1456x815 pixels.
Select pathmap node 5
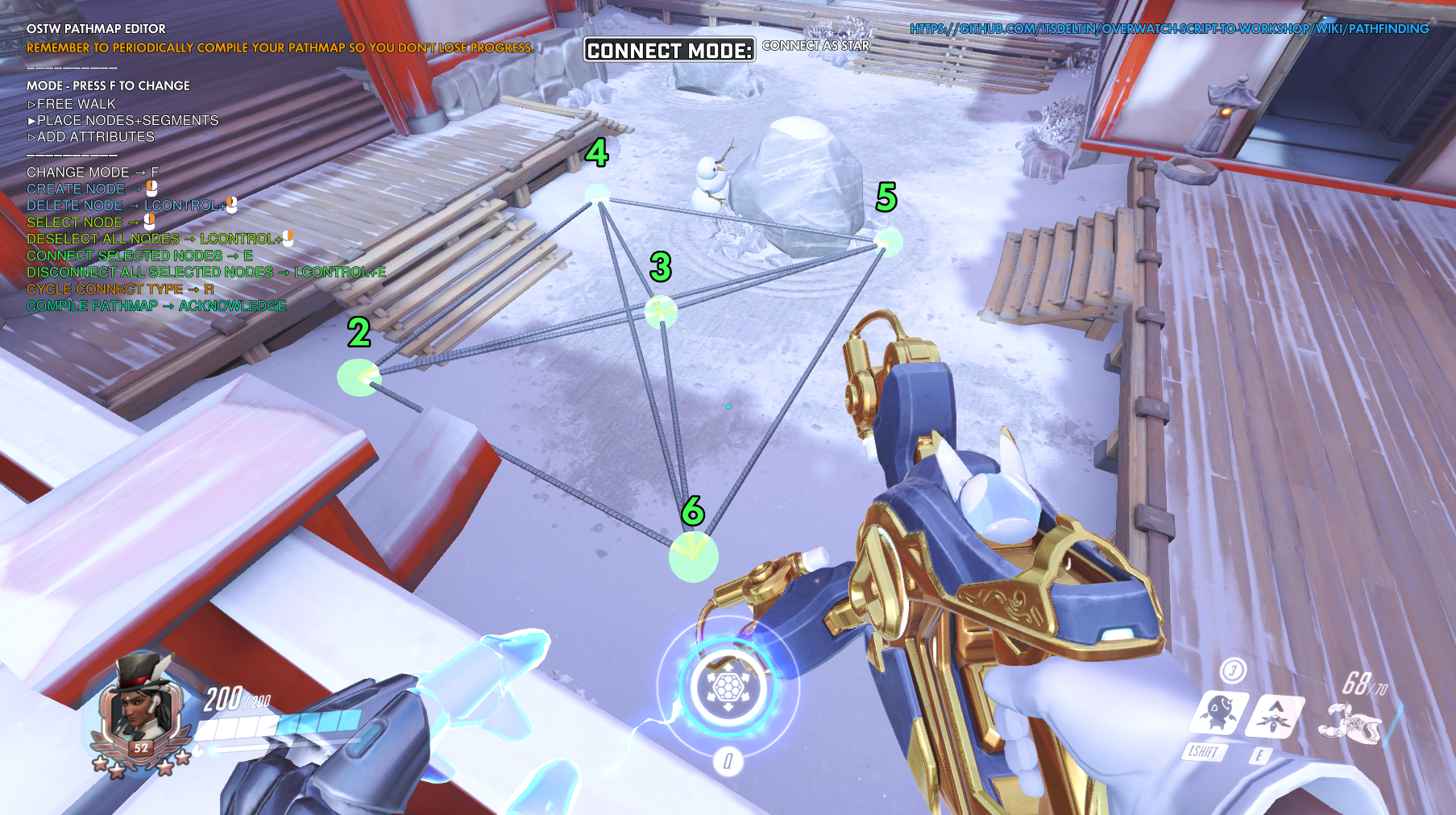888,240
